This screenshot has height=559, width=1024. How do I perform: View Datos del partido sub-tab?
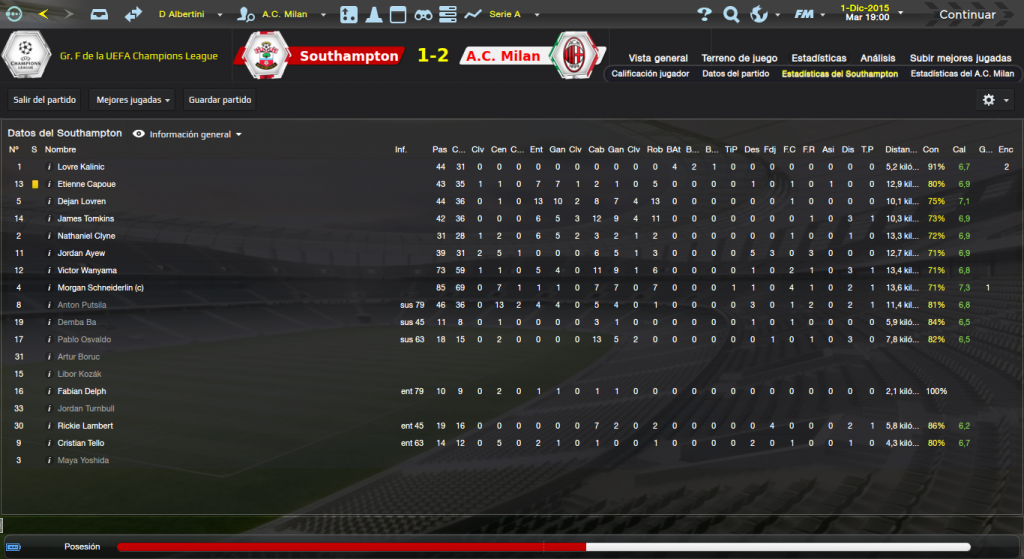point(735,74)
